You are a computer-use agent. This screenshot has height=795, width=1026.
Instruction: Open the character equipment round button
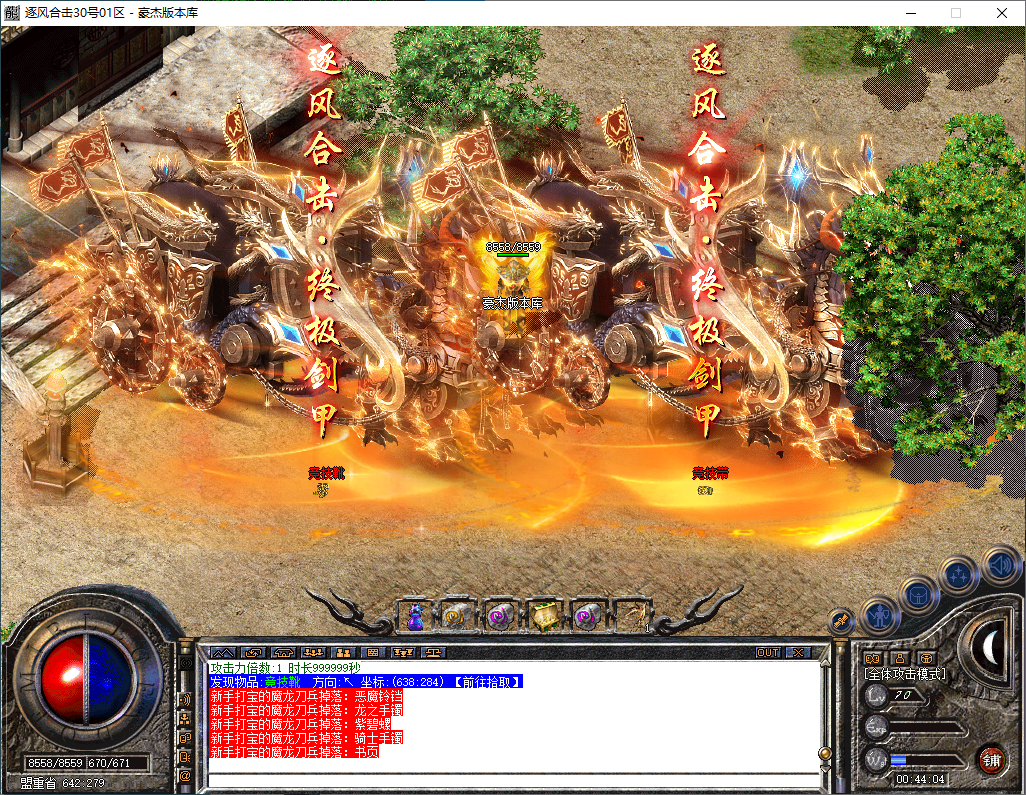point(879,614)
